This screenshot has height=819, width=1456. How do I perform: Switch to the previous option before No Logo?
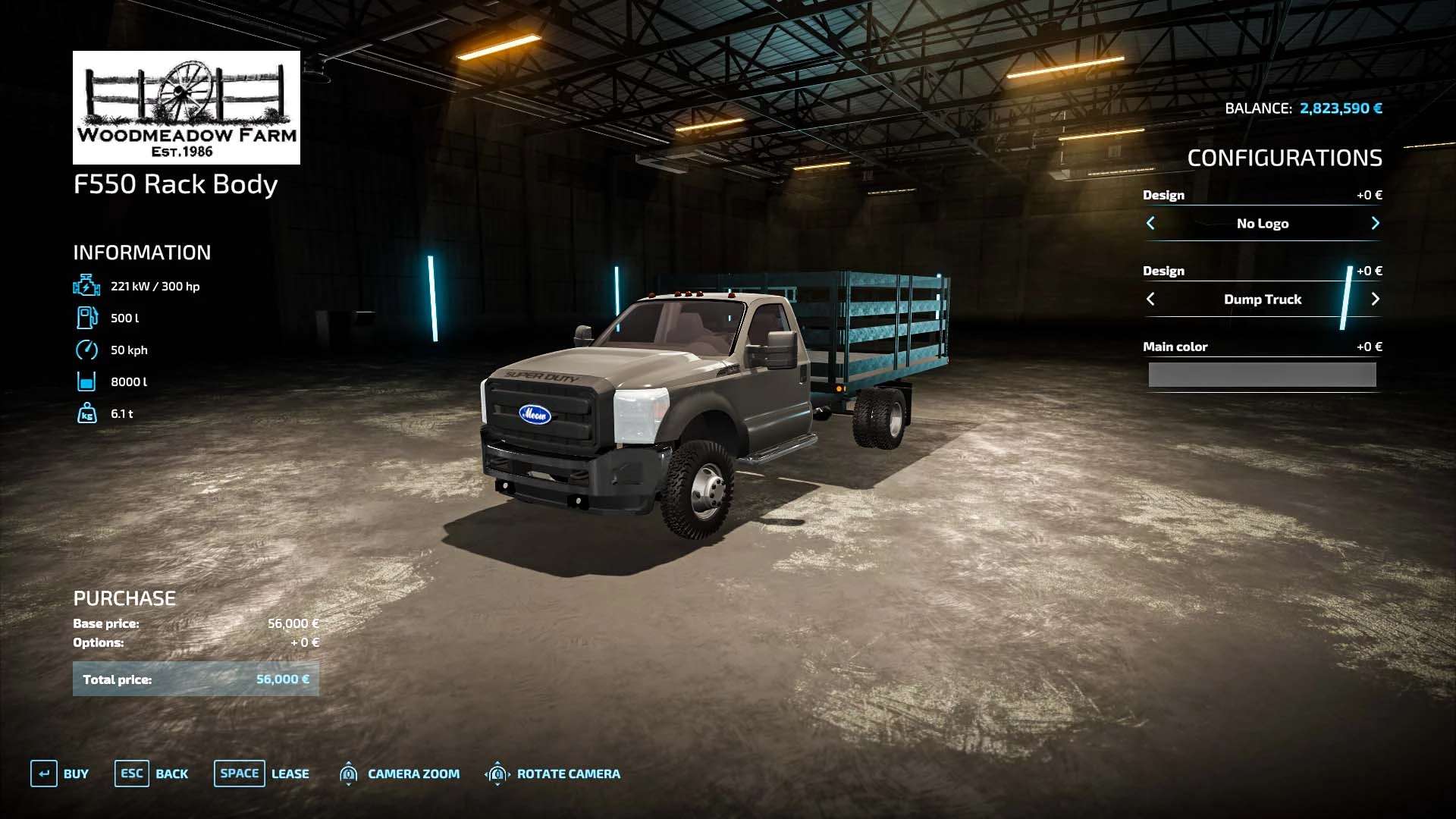[x=1150, y=223]
